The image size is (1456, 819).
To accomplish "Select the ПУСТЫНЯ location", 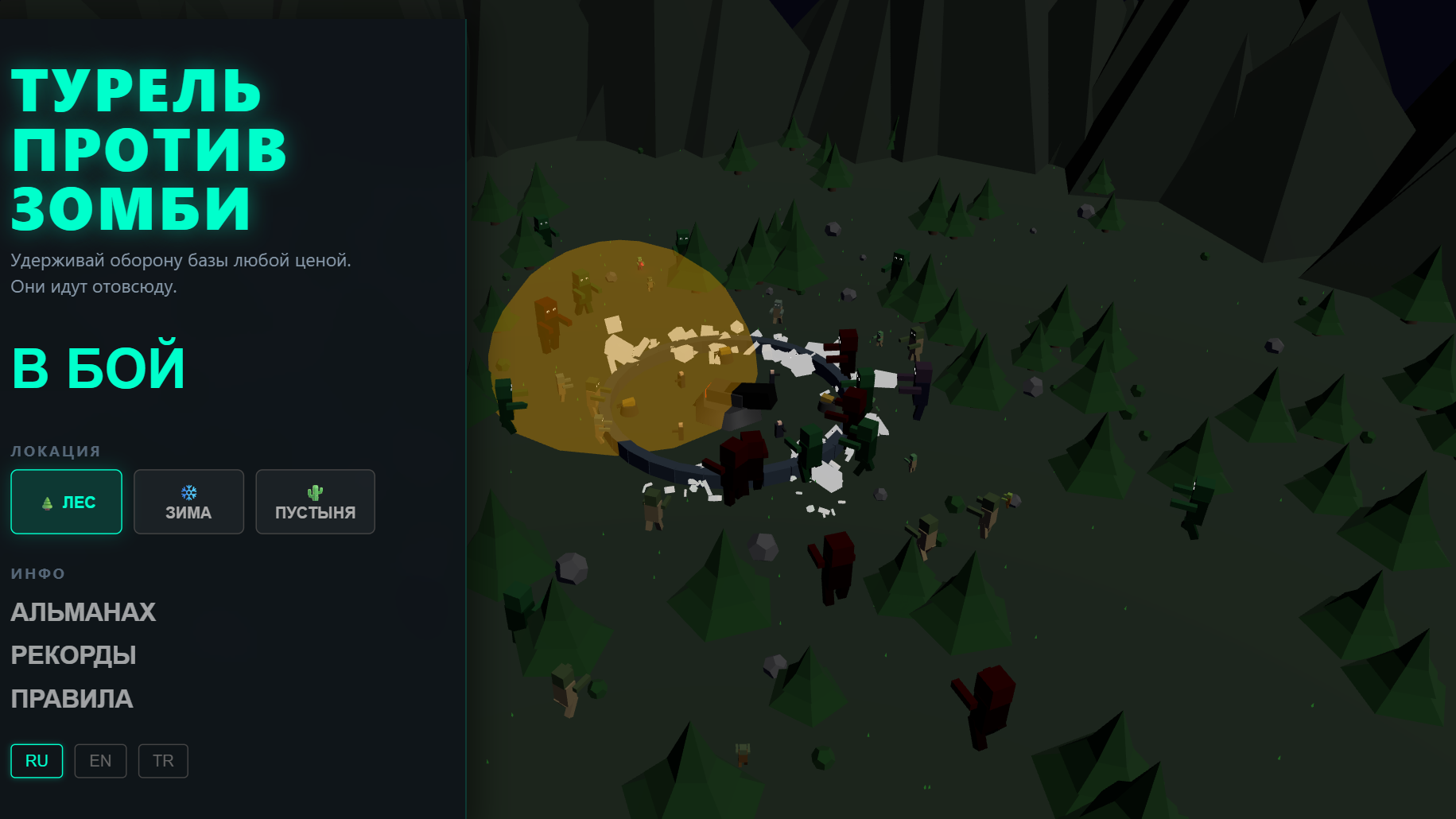I will pyautogui.click(x=315, y=502).
